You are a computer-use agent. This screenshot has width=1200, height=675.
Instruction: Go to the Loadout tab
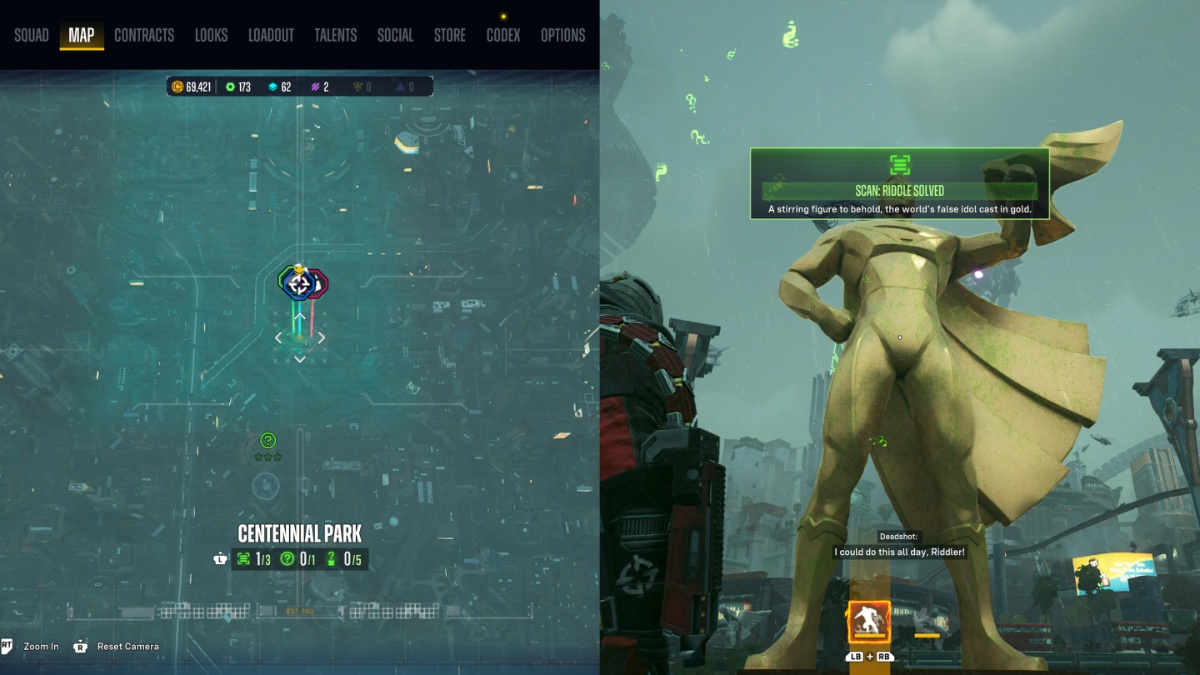click(x=271, y=35)
